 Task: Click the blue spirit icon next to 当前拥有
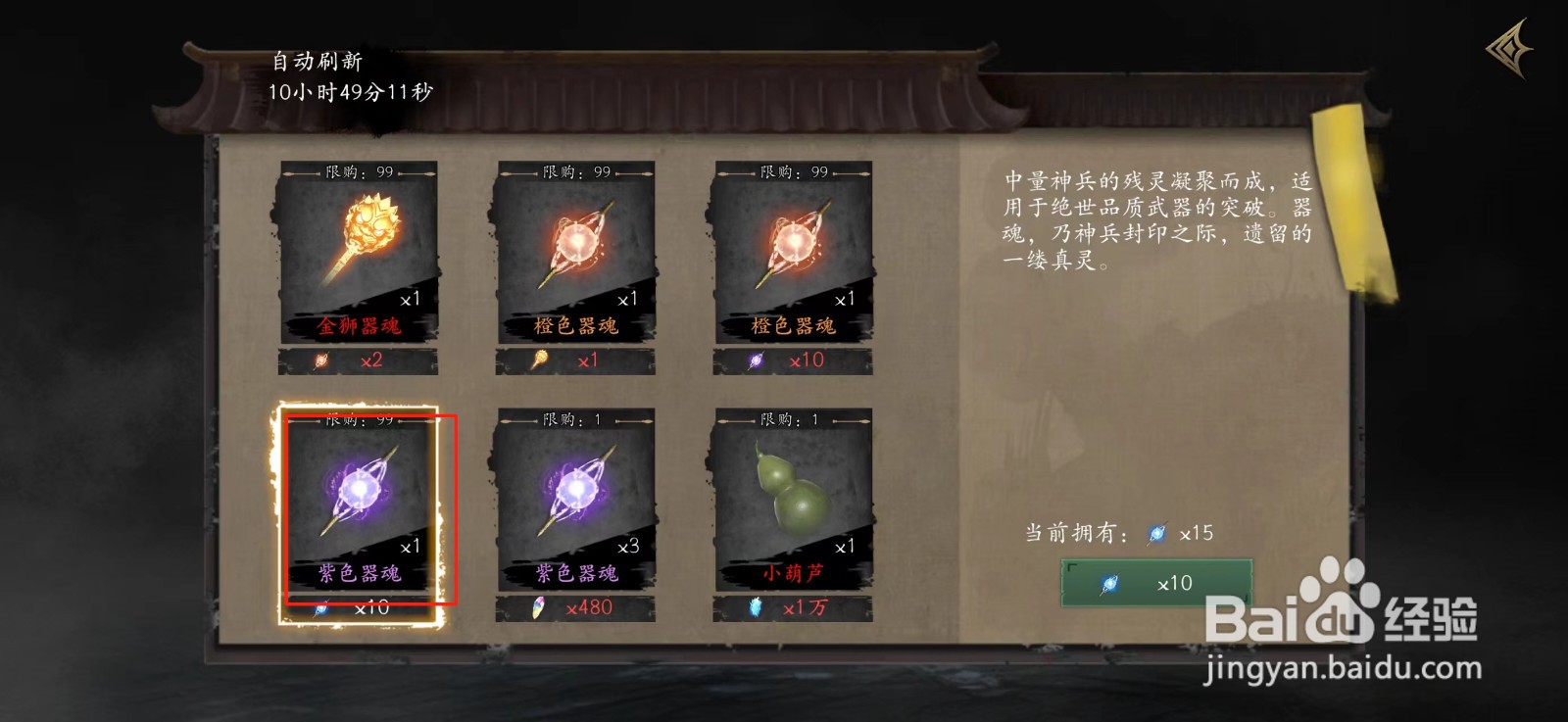click(x=1158, y=534)
